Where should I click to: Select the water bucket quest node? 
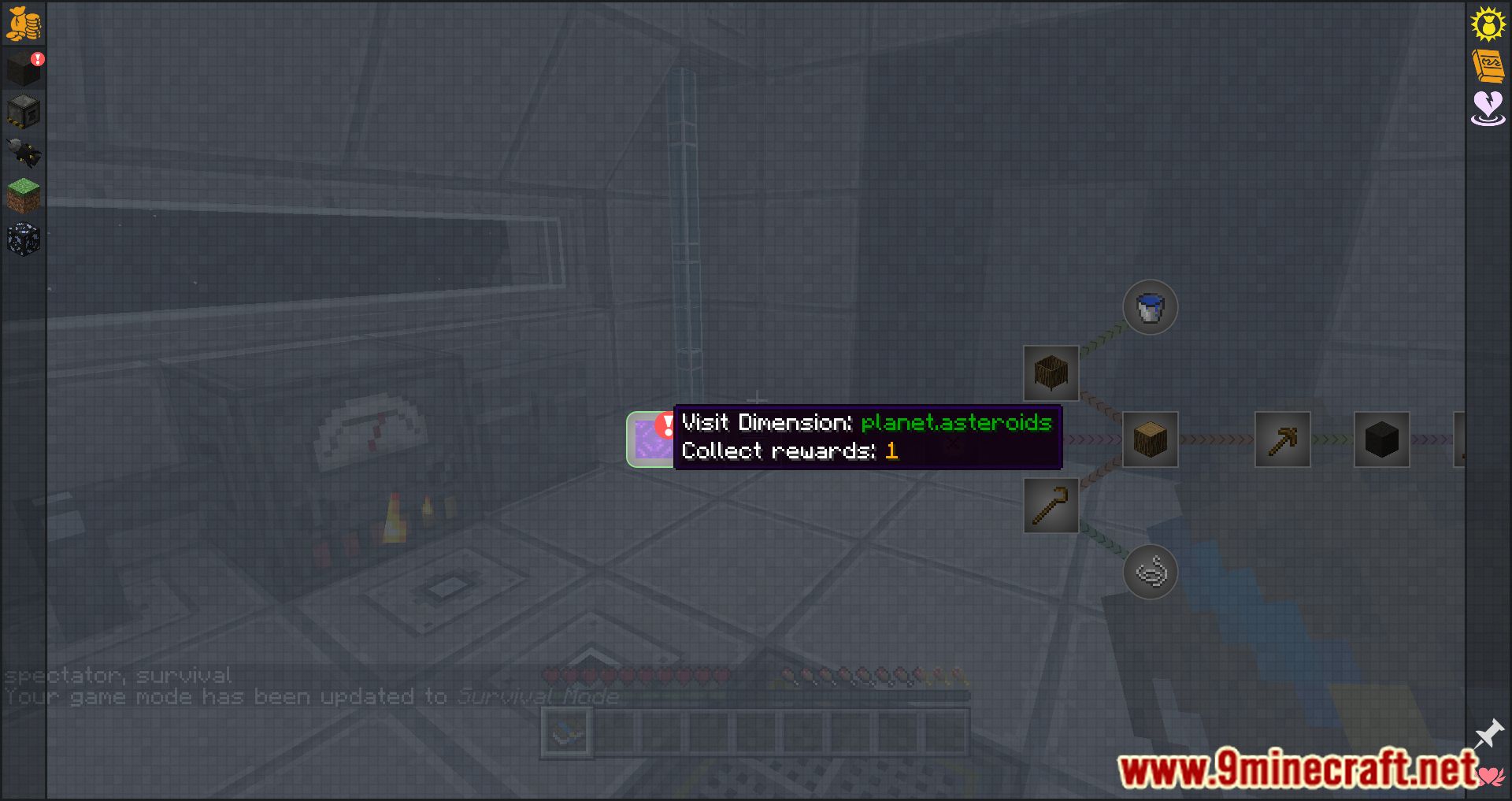point(1150,307)
